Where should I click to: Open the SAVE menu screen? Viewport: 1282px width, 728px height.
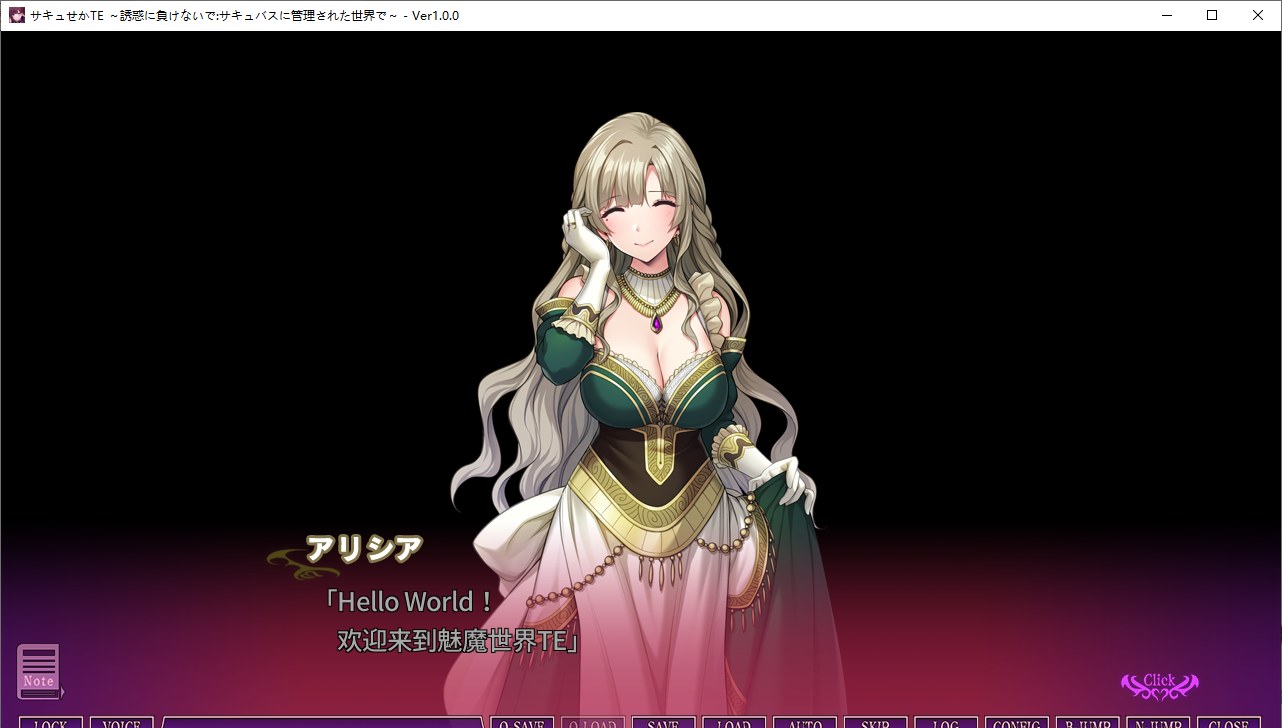pos(663,723)
